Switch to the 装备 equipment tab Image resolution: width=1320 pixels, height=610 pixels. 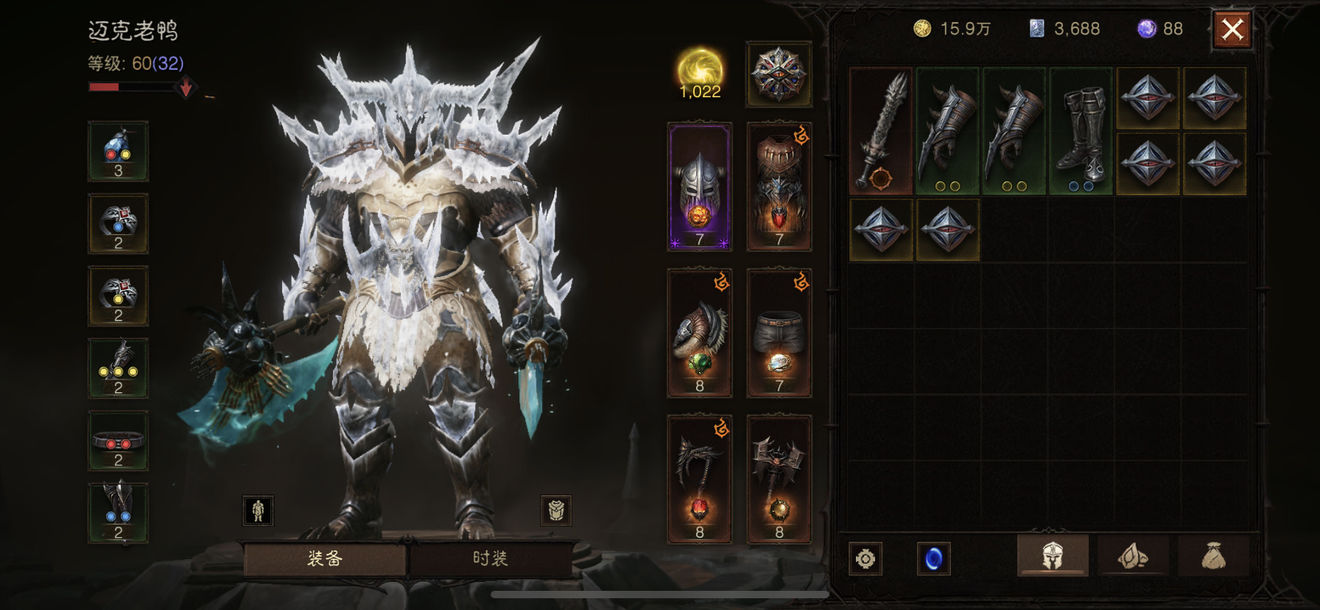[x=324, y=558]
